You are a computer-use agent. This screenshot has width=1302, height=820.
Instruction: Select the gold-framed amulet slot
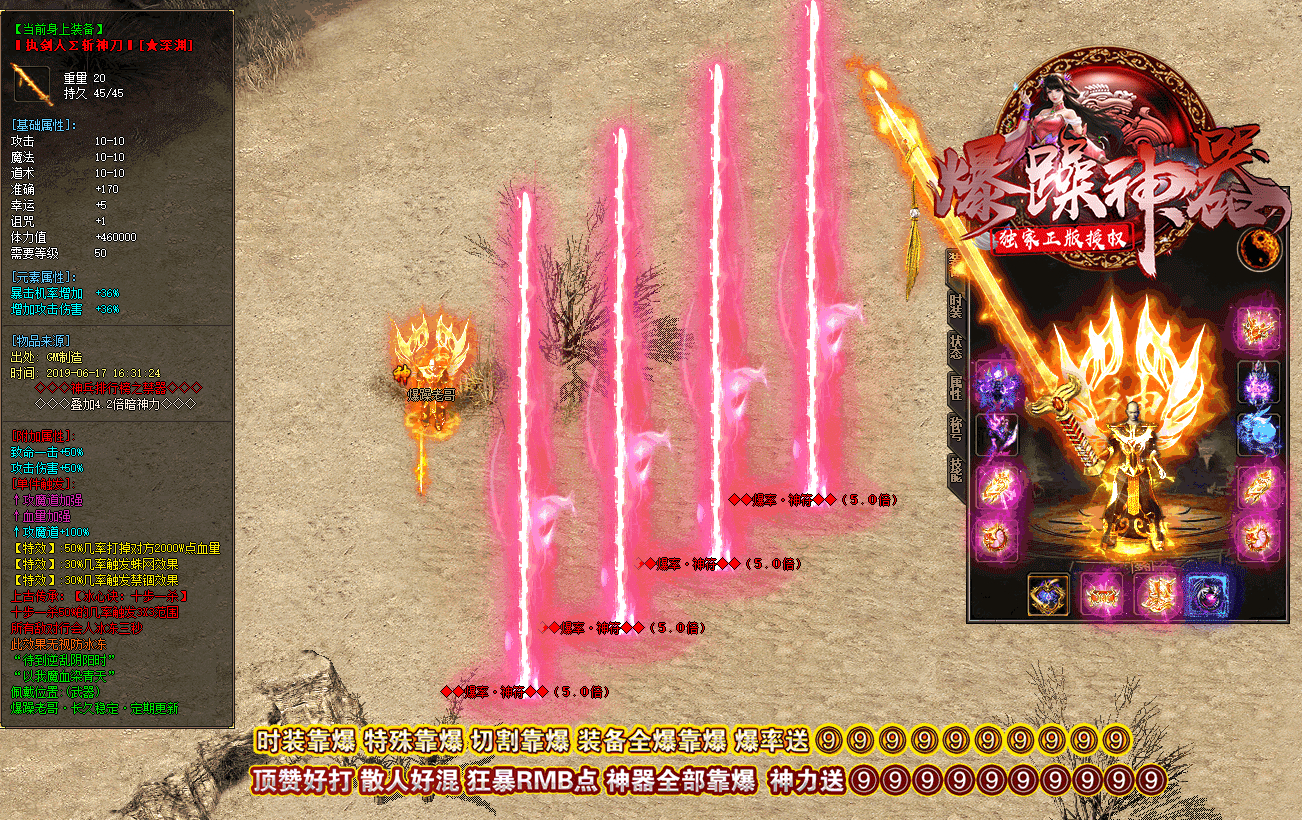[1048, 595]
